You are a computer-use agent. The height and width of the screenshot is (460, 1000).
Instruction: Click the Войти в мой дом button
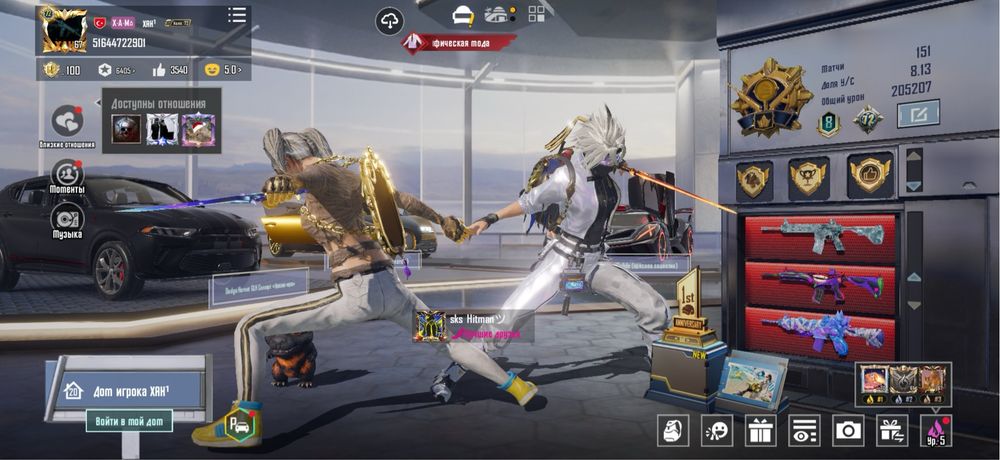128,420
